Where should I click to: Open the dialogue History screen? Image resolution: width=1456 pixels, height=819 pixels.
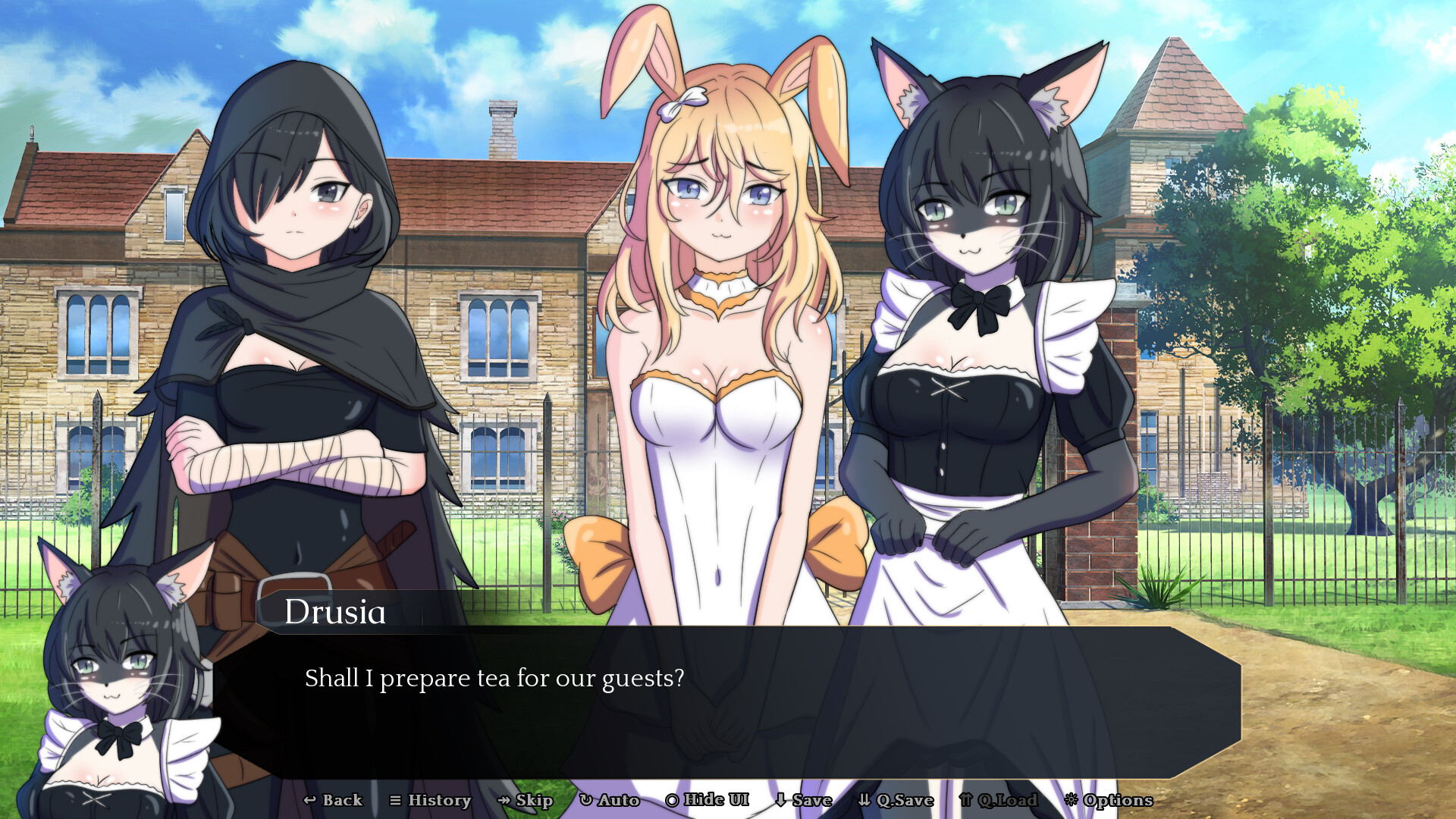click(431, 800)
